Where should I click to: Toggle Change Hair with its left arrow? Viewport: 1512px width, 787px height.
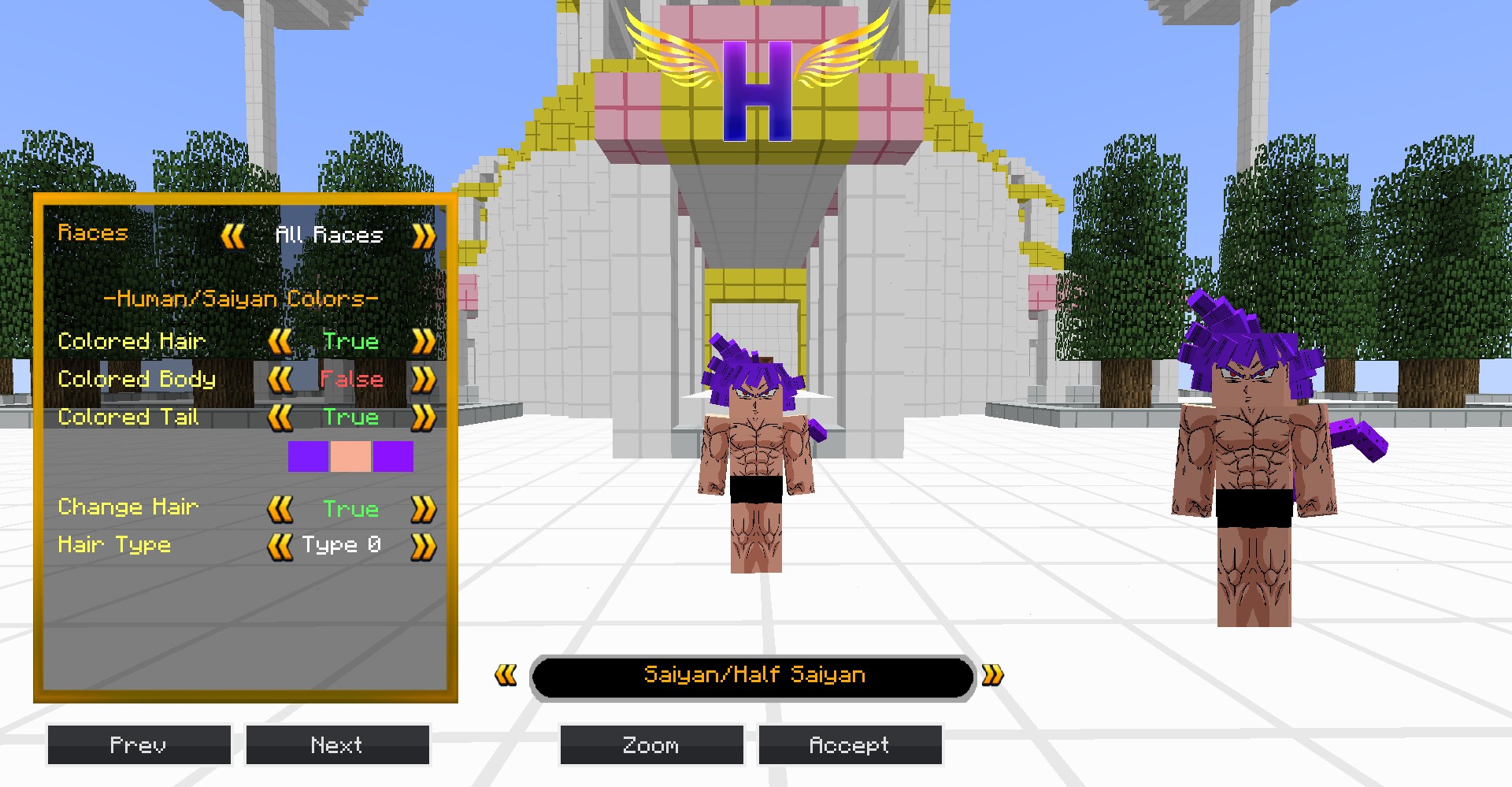(x=280, y=509)
